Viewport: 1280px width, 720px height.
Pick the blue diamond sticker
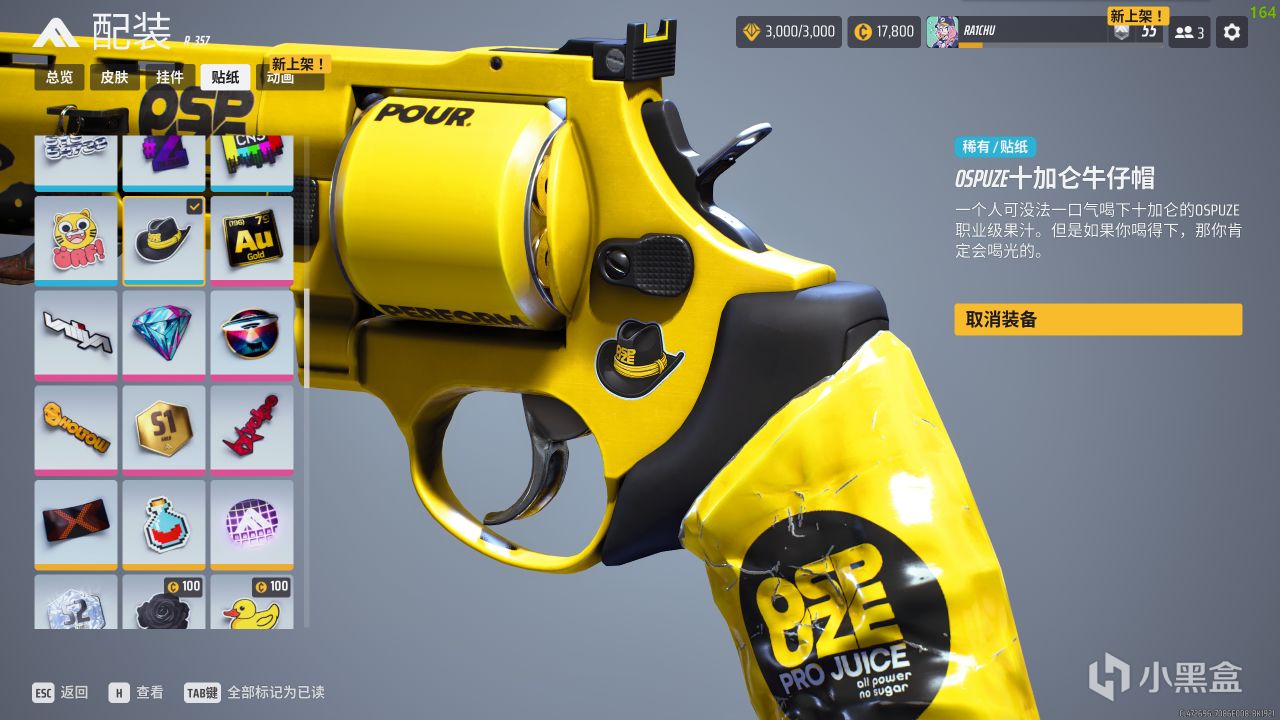coord(164,334)
